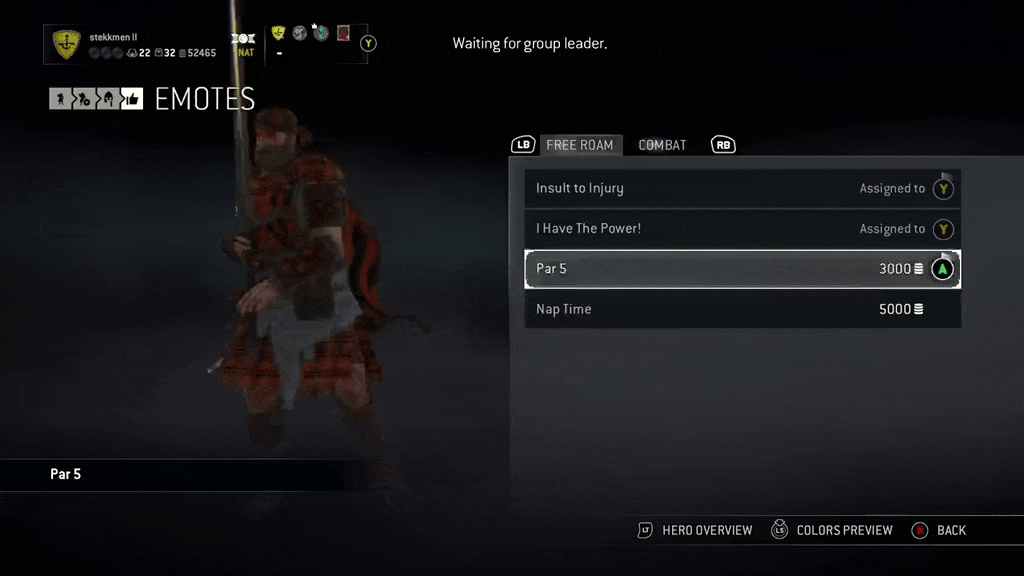
Task: Open the Combat emotes tab
Action: pos(662,145)
